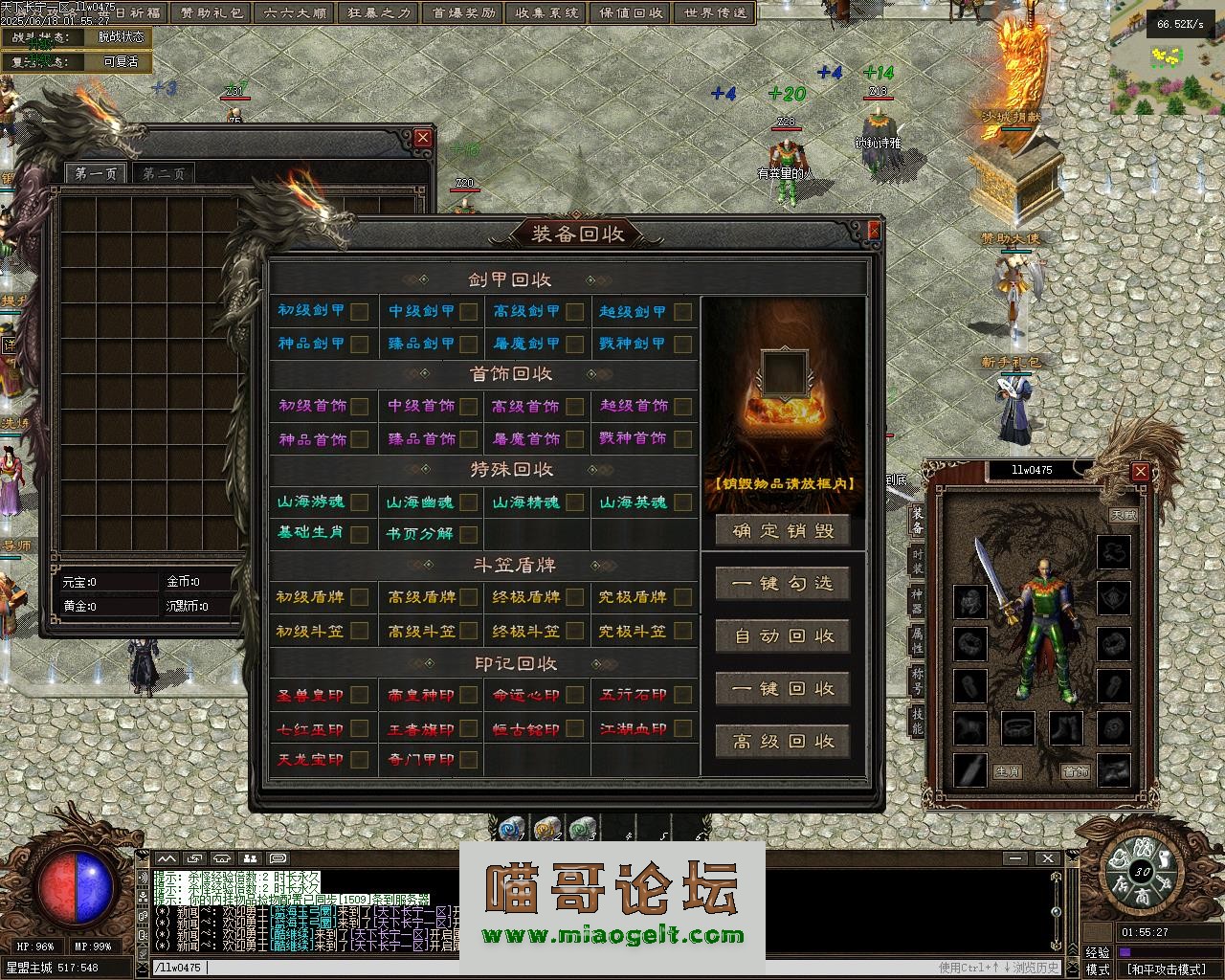Toggle the 戮神剑甲 checkbox
The width and height of the screenshot is (1225, 980).
click(x=682, y=344)
